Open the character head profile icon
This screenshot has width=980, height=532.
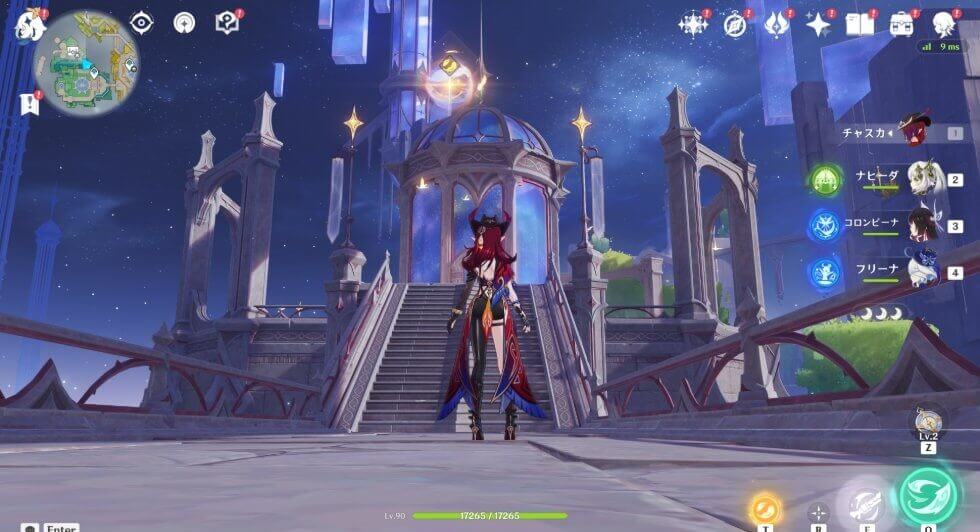(944, 25)
